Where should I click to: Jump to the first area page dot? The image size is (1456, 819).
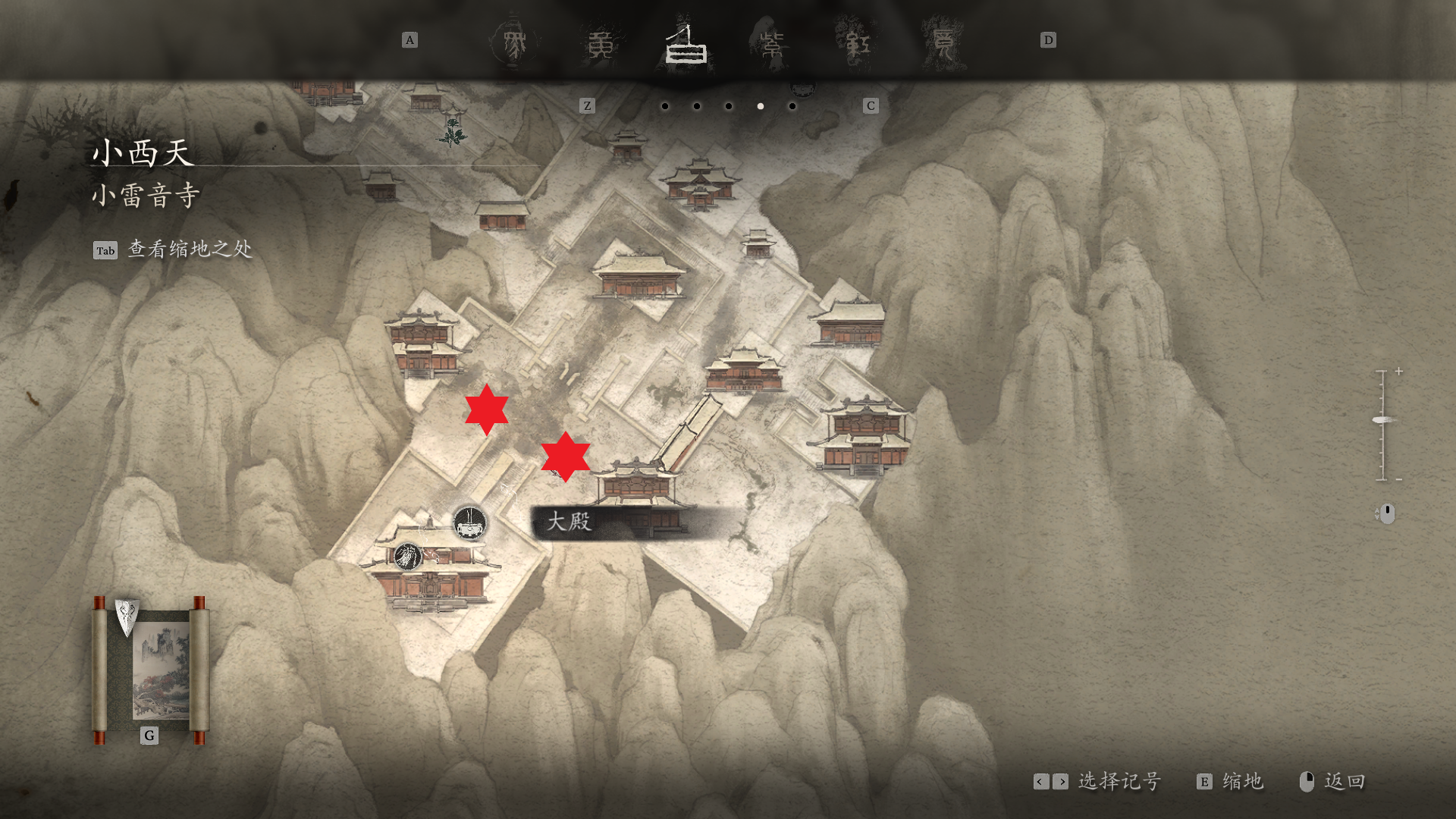coord(665,106)
